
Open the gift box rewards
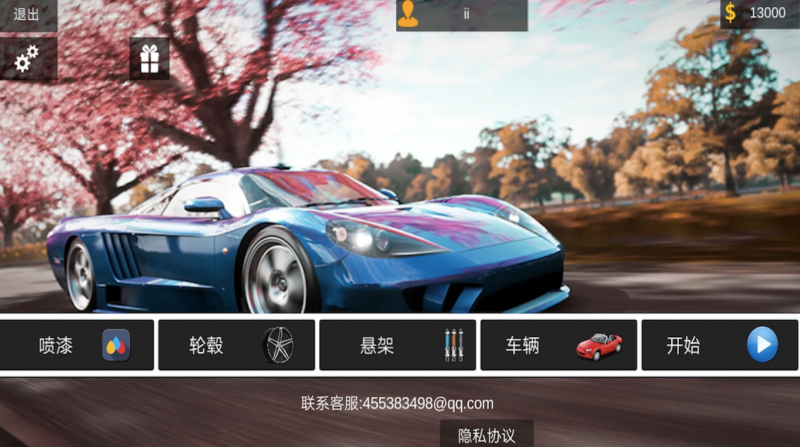pos(149,59)
